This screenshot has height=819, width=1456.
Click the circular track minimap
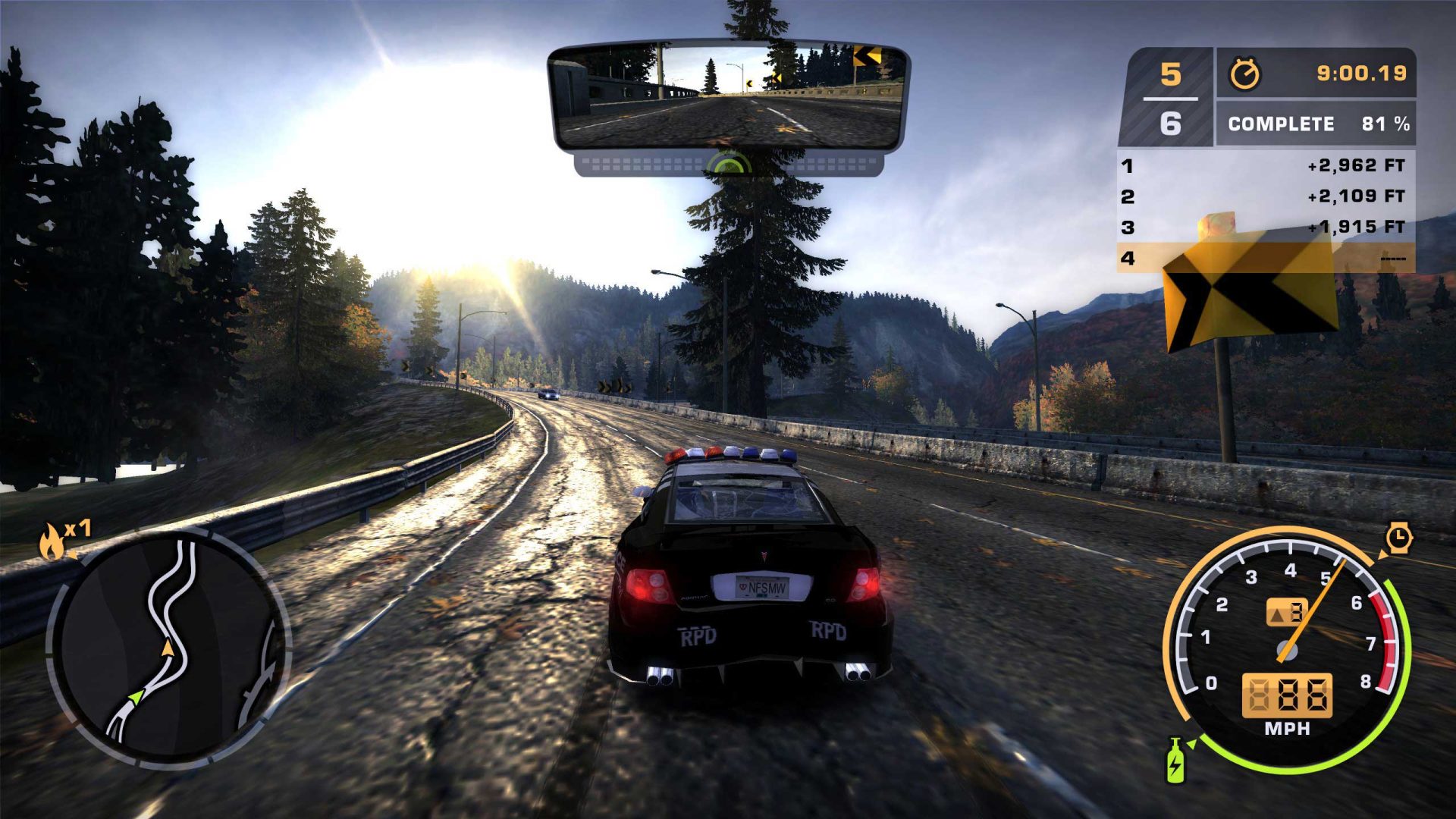click(168, 648)
